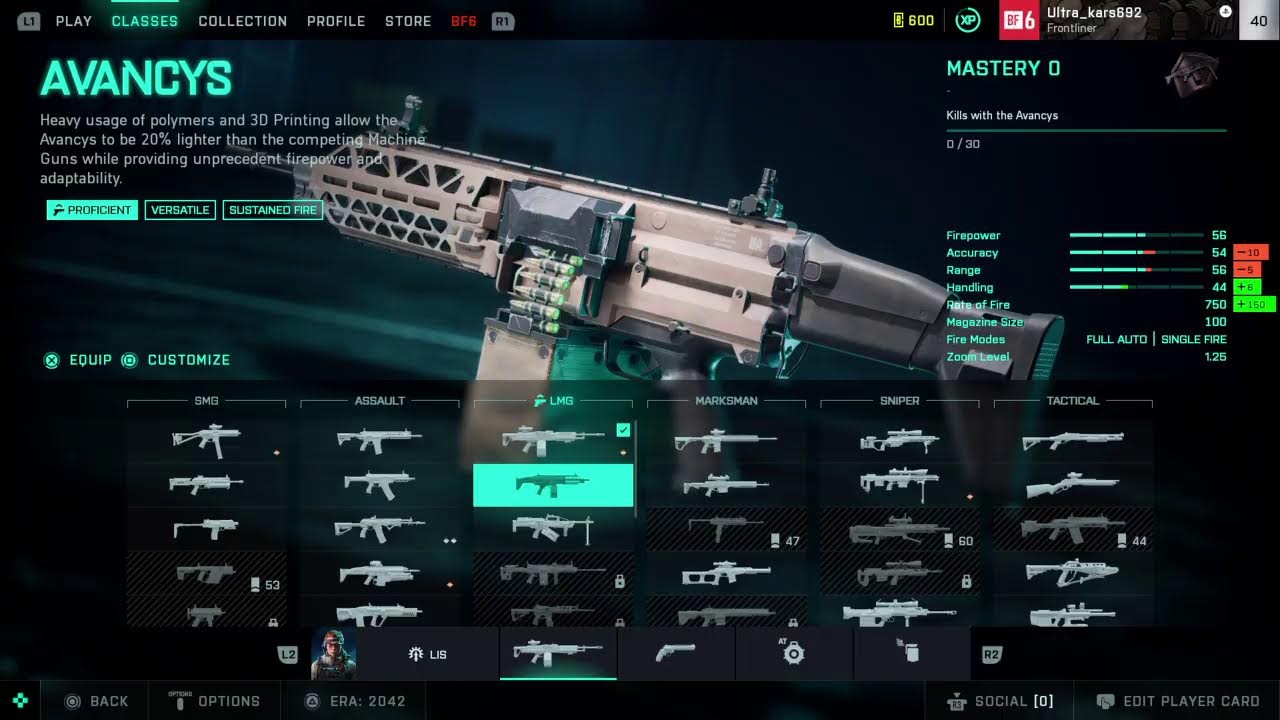Viewport: 1280px width, 720px height.
Task: Select the revolver sidearm loadout slot
Action: click(x=676, y=654)
